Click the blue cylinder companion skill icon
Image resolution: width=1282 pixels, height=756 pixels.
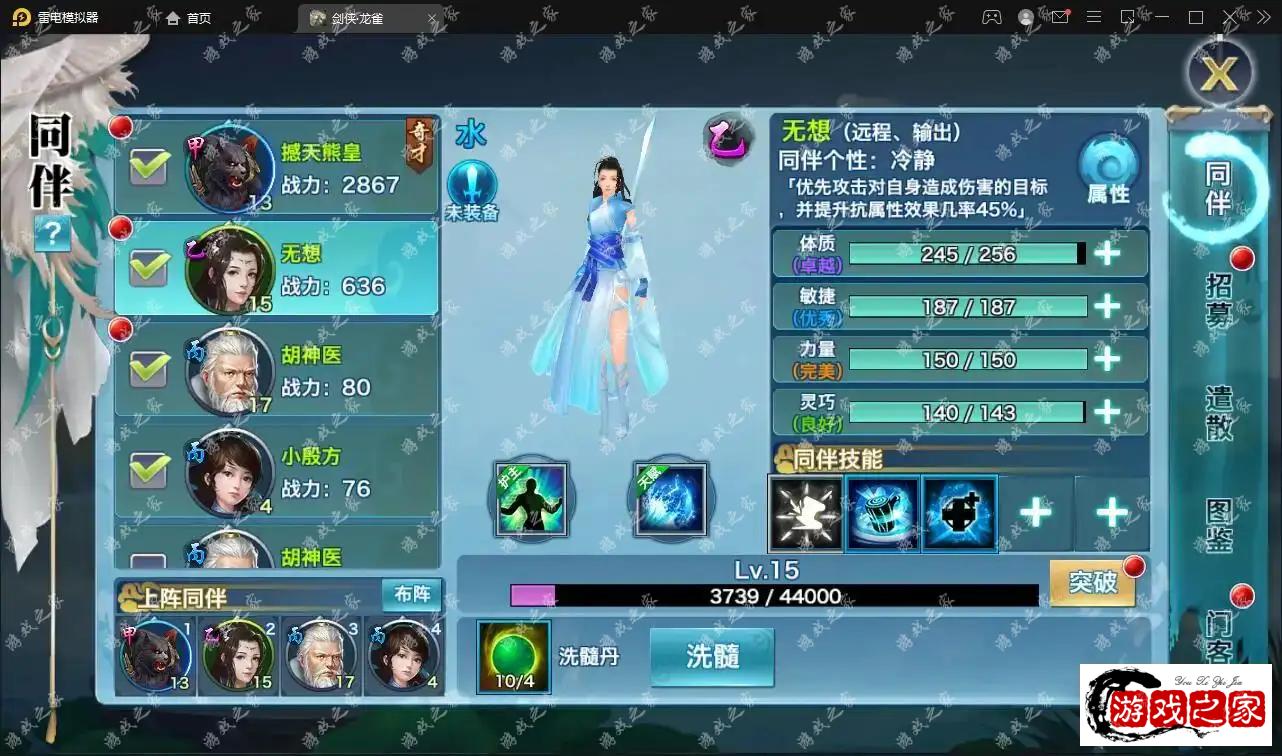coord(883,514)
